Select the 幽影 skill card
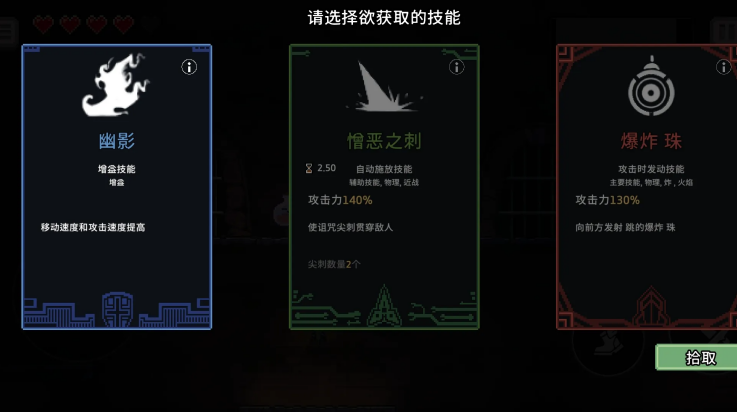The width and height of the screenshot is (737, 412). coord(117,187)
